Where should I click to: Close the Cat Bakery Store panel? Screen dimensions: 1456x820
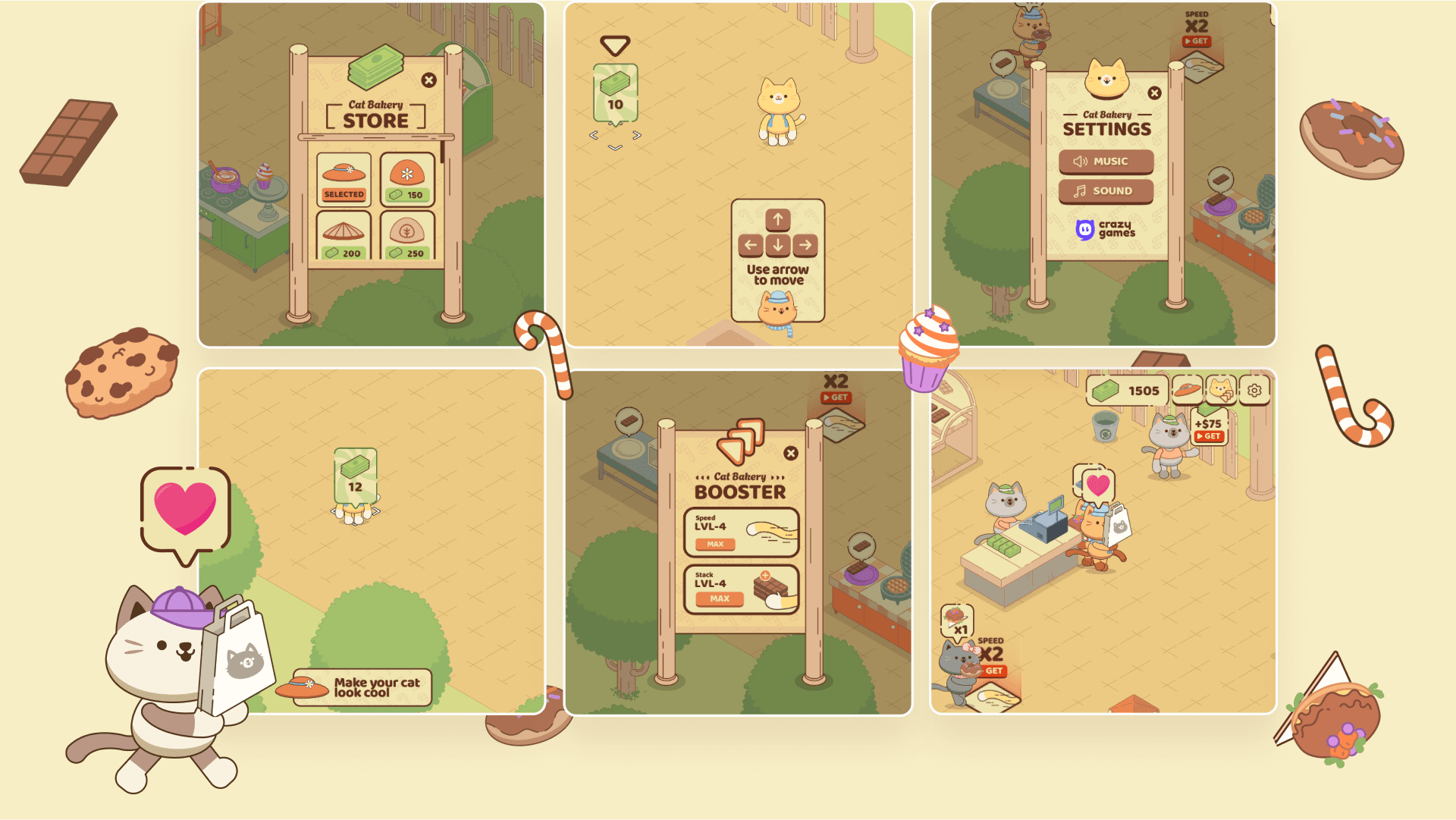point(429,80)
